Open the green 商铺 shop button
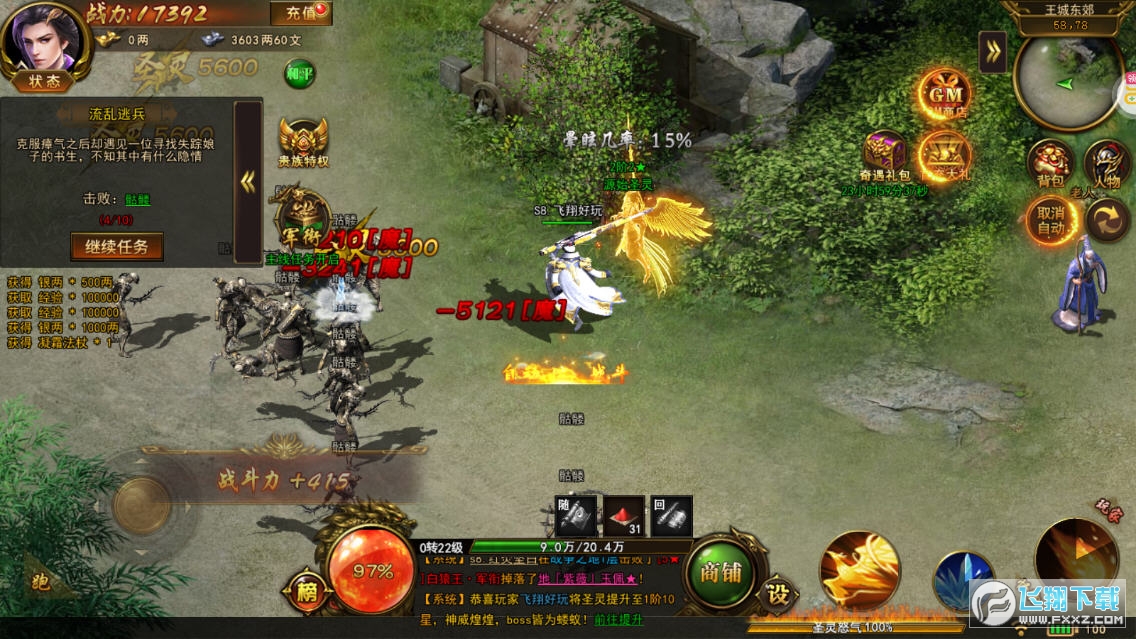 (722, 573)
